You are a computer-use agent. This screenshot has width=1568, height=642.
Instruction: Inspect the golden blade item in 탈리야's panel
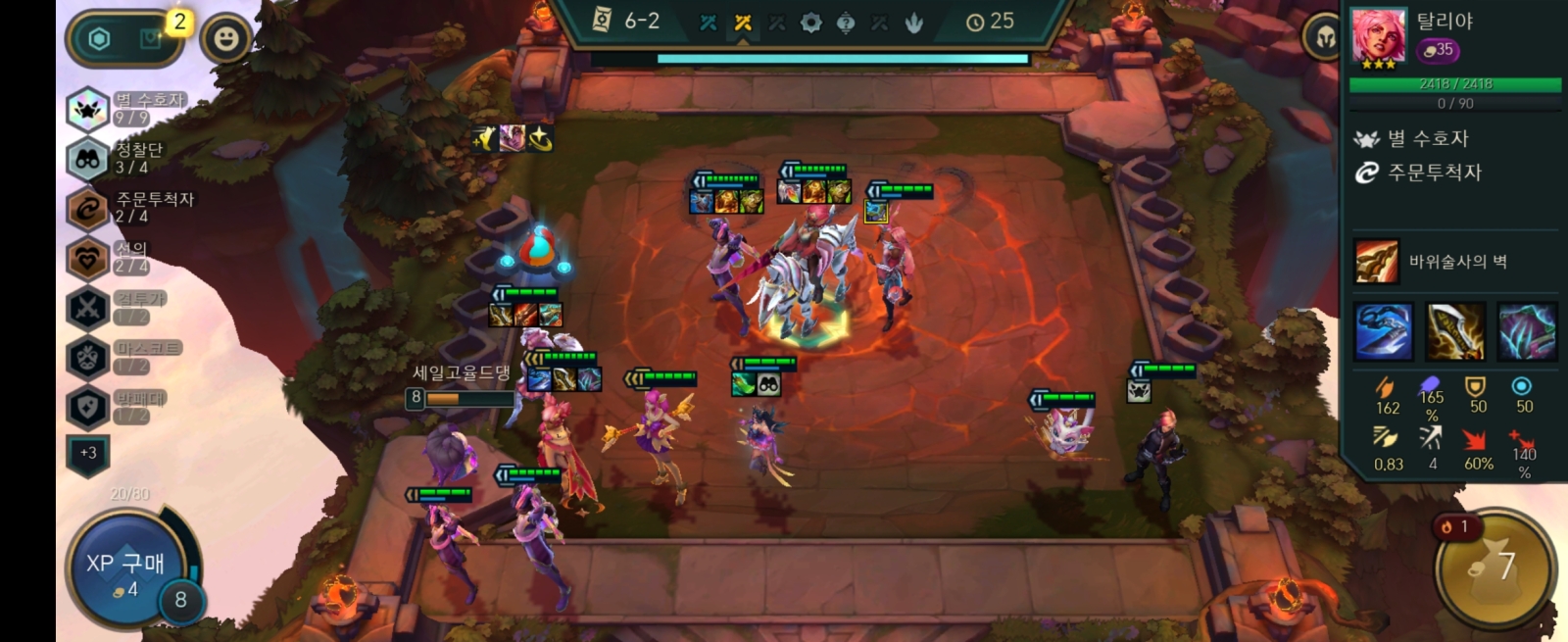tap(1455, 331)
